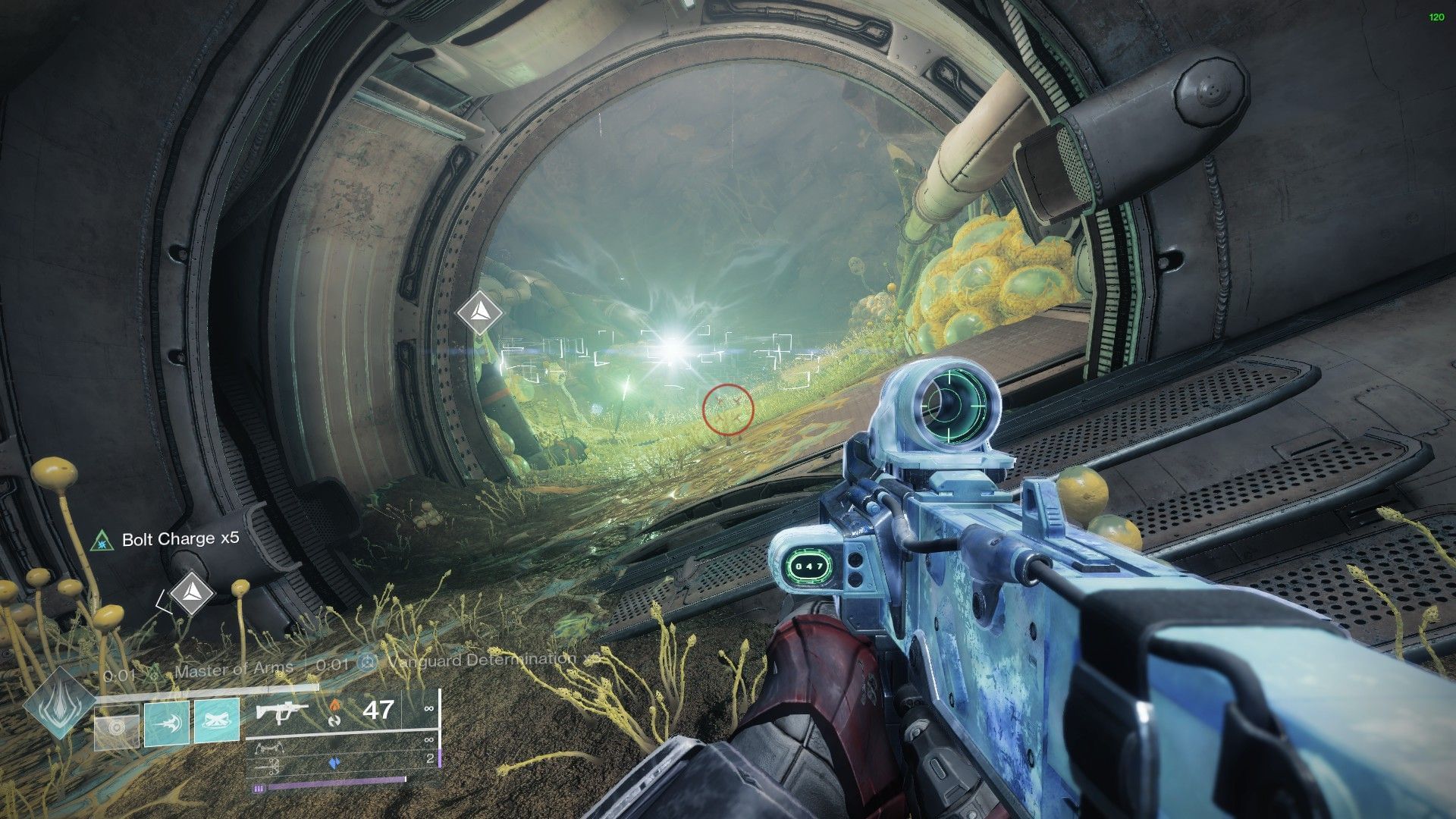Check the Vanguard Determination buff icon

coord(368,663)
